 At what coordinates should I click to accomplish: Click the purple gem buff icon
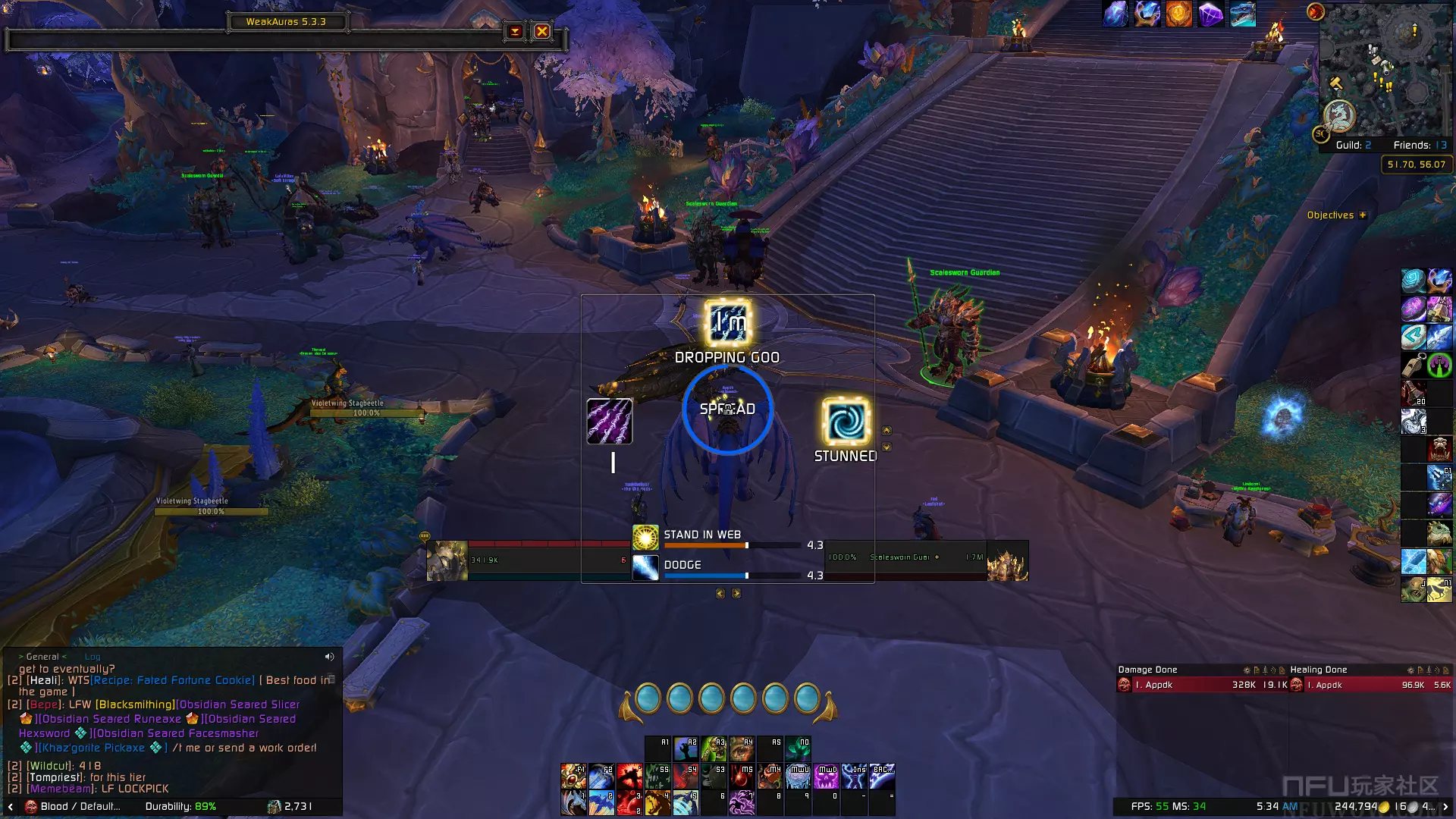coord(1210,14)
